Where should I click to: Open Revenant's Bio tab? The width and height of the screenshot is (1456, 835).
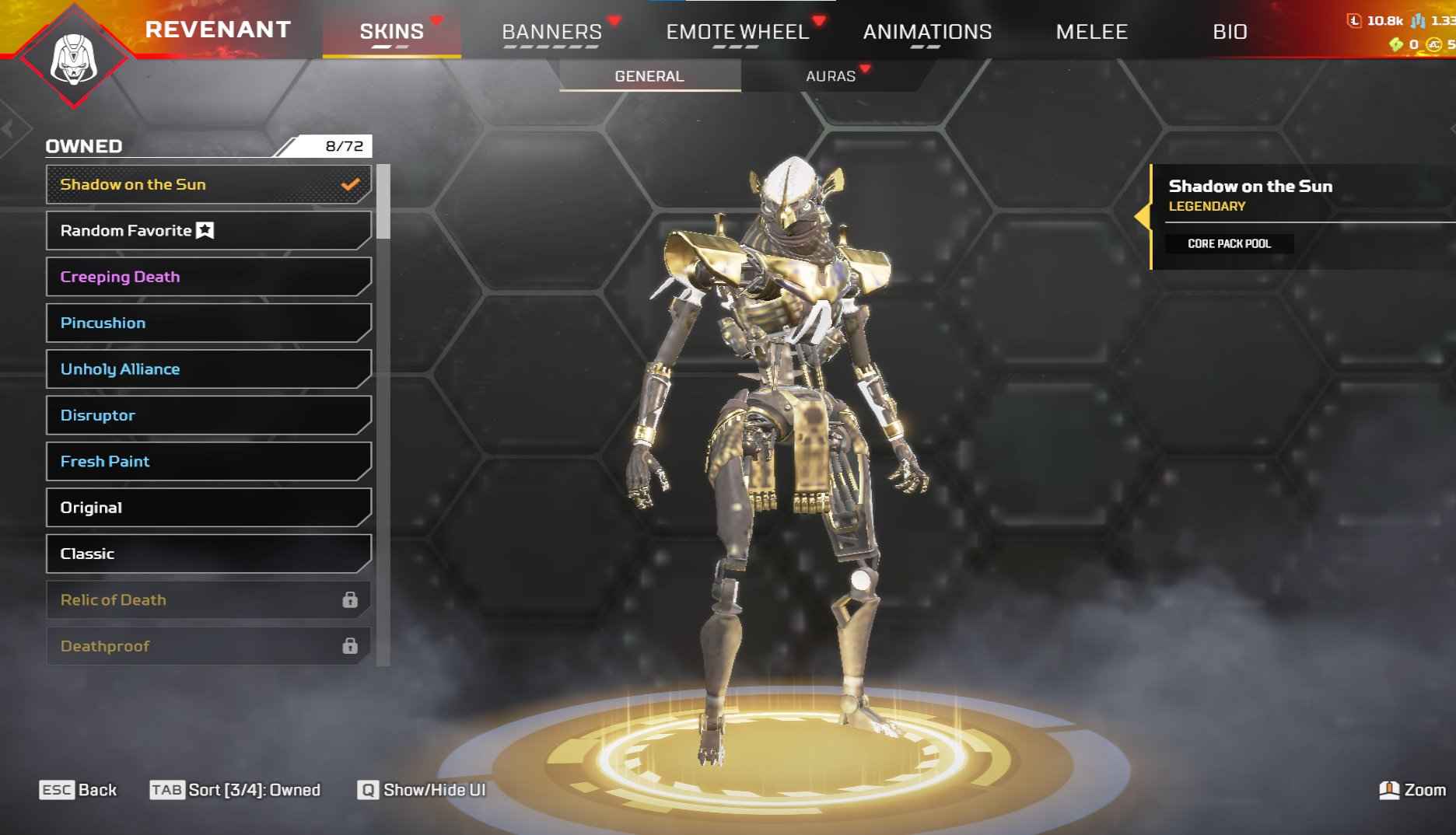pos(1230,32)
